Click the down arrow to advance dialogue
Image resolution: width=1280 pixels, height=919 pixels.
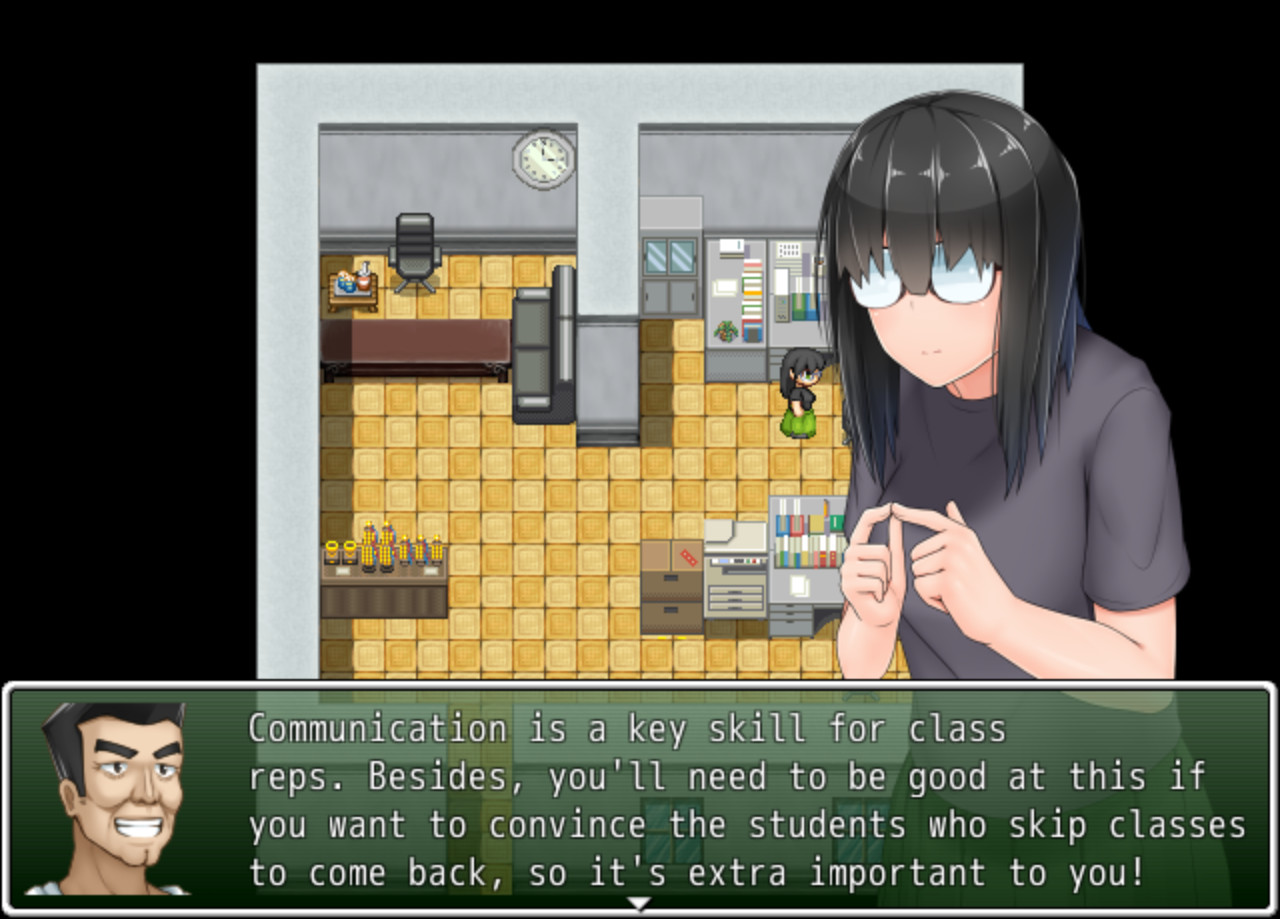[637, 901]
